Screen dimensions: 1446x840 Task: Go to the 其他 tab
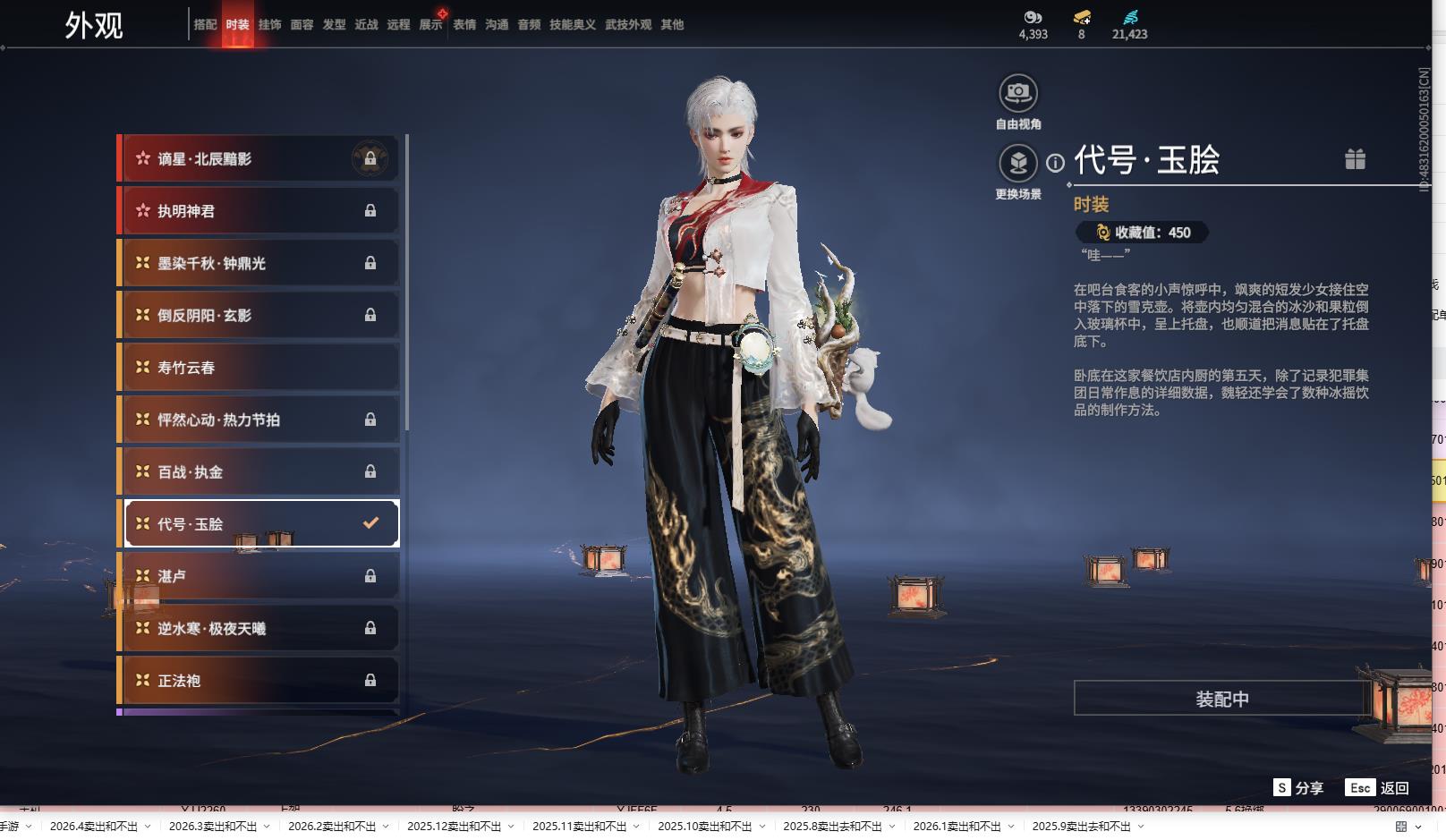click(672, 25)
